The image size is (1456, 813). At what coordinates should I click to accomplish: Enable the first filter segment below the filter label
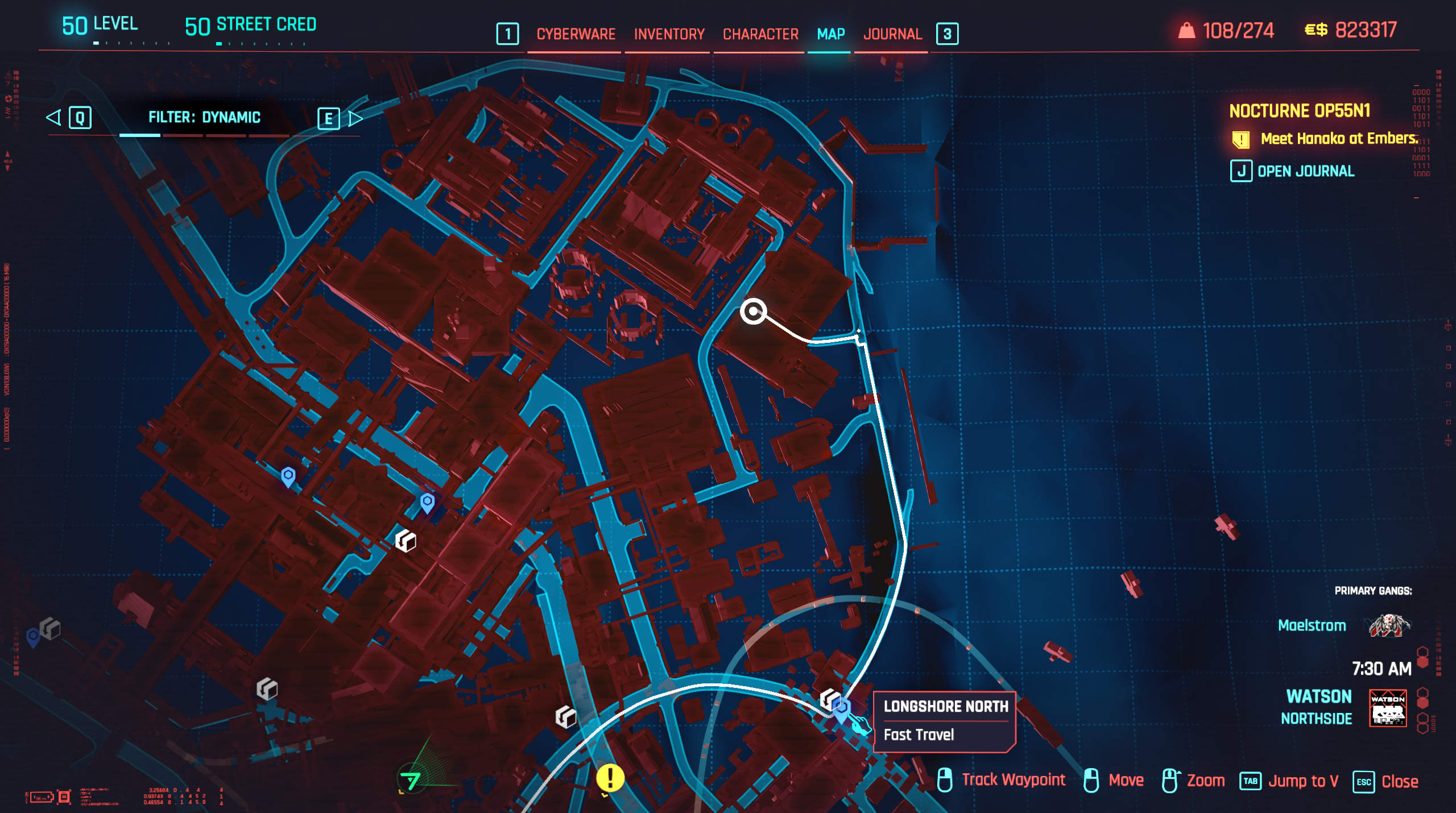point(139,135)
